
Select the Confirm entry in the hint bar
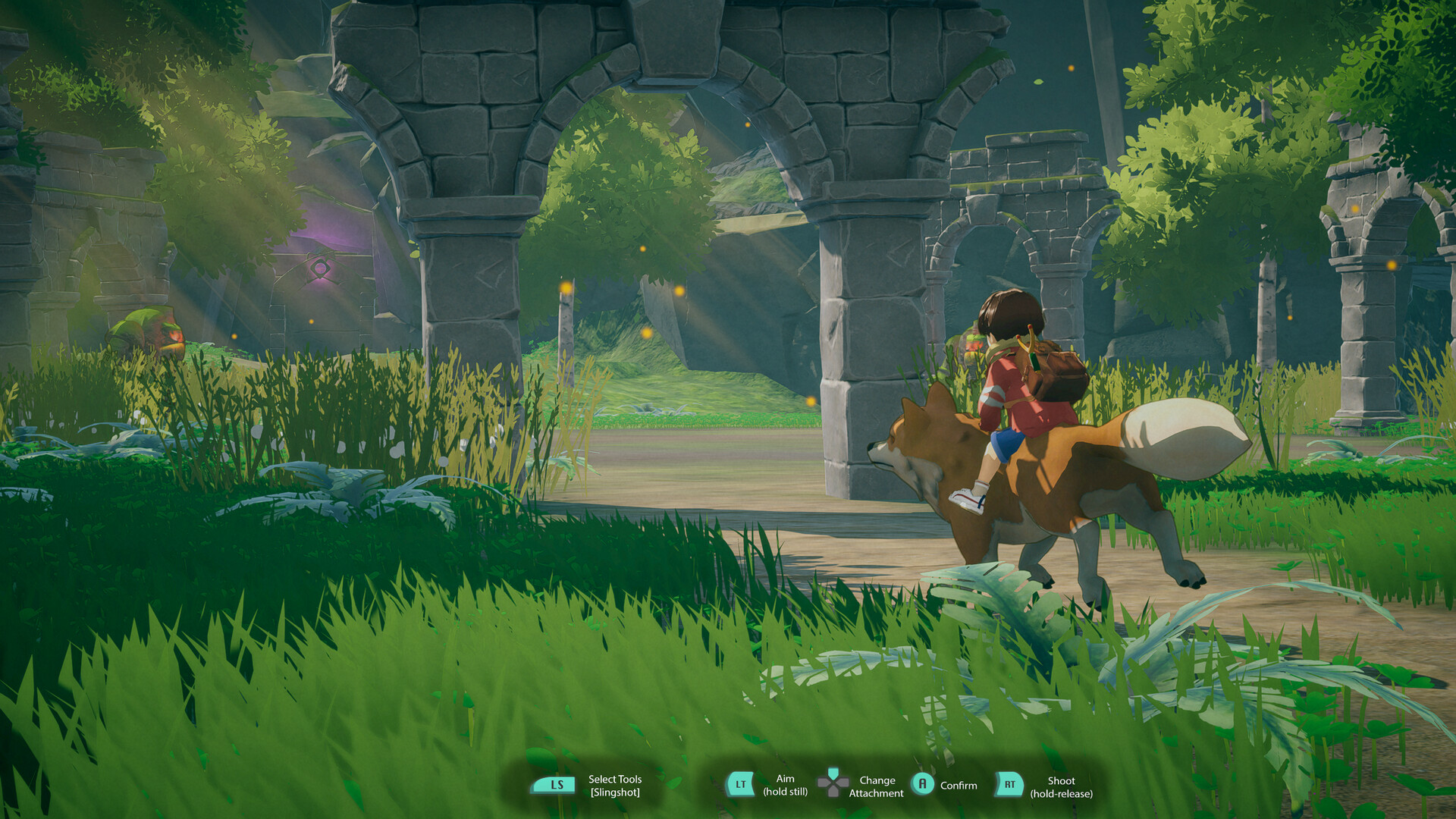959,785
